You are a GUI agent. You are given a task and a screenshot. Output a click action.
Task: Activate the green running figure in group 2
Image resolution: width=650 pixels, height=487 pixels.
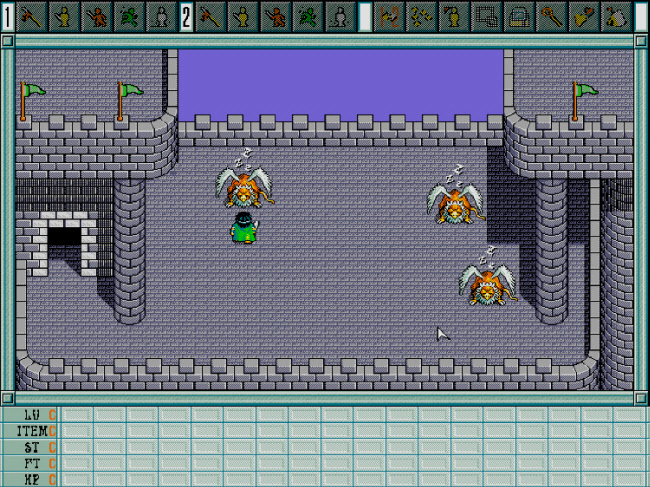(307, 16)
